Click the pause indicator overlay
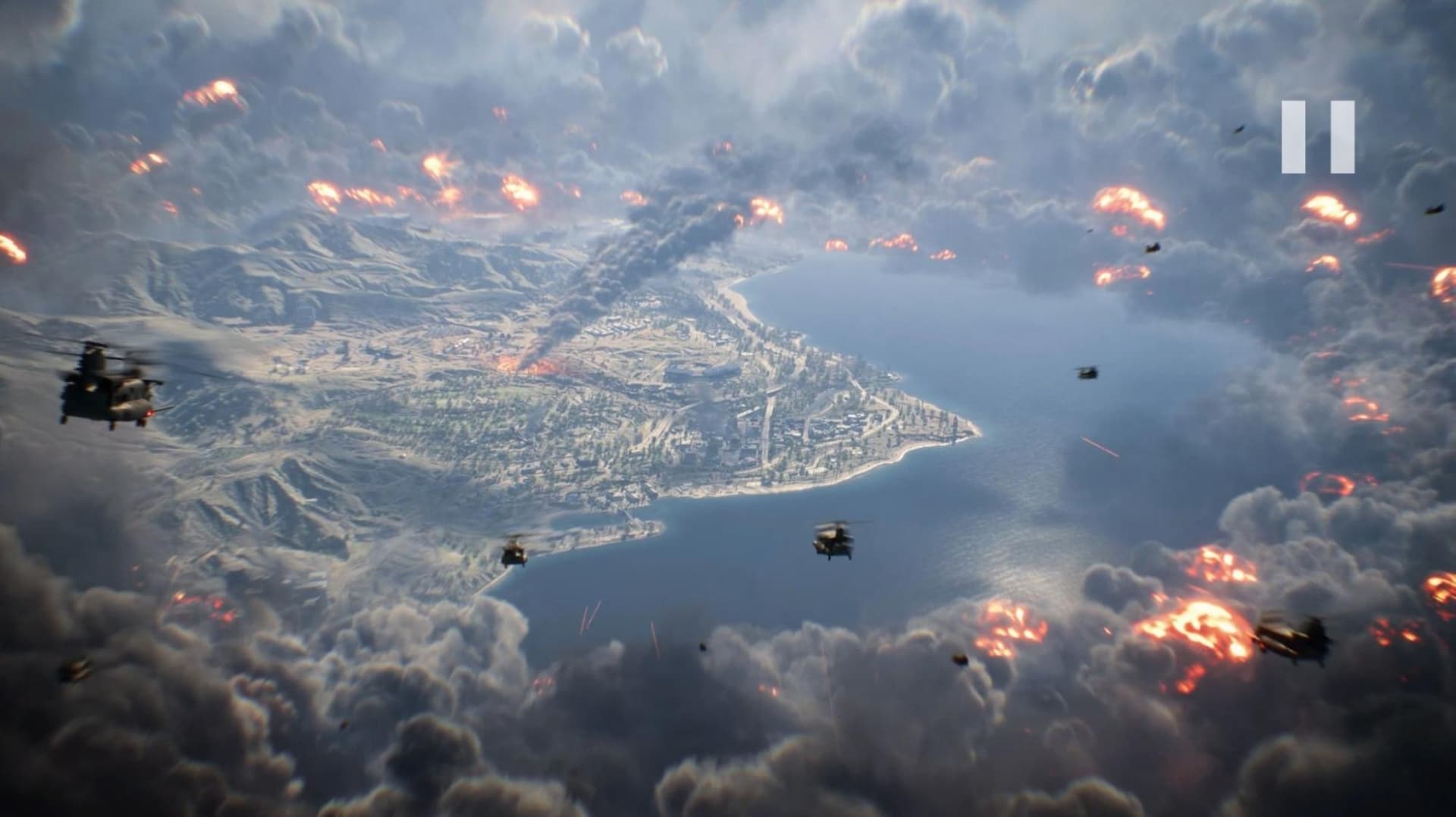The width and height of the screenshot is (1456, 817). point(1317,135)
